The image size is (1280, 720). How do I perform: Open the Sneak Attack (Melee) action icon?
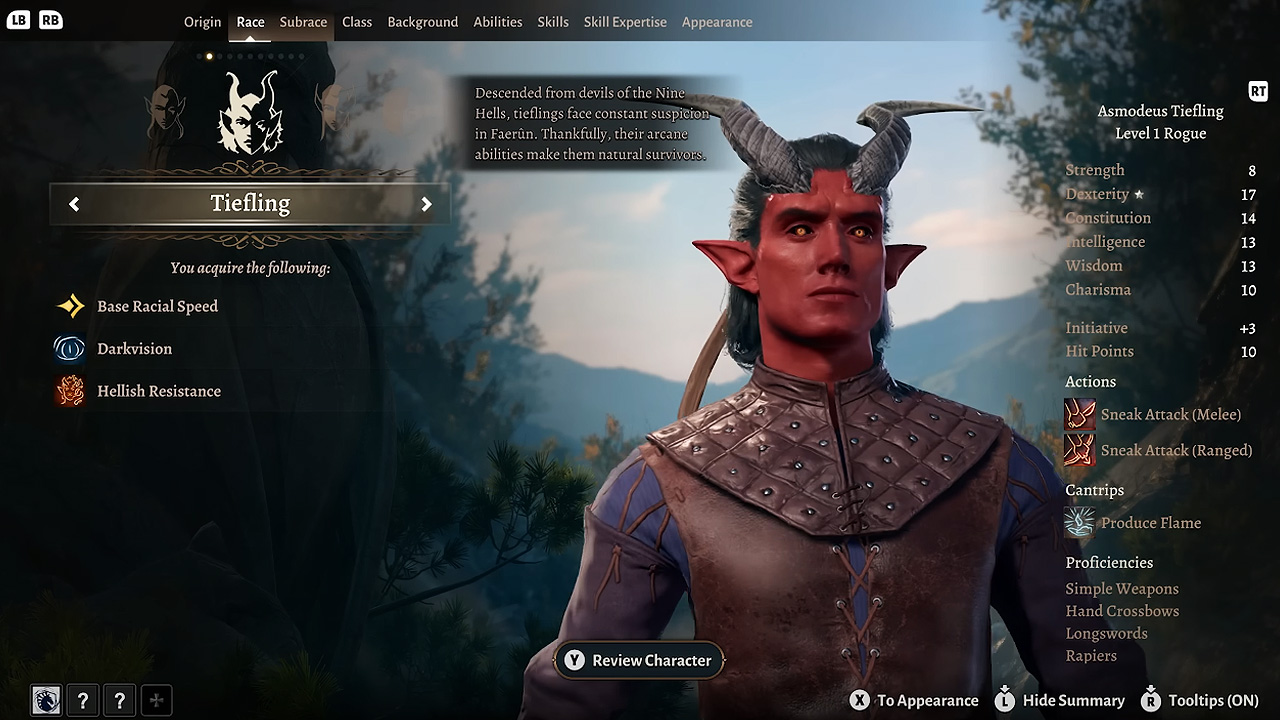coord(1080,414)
